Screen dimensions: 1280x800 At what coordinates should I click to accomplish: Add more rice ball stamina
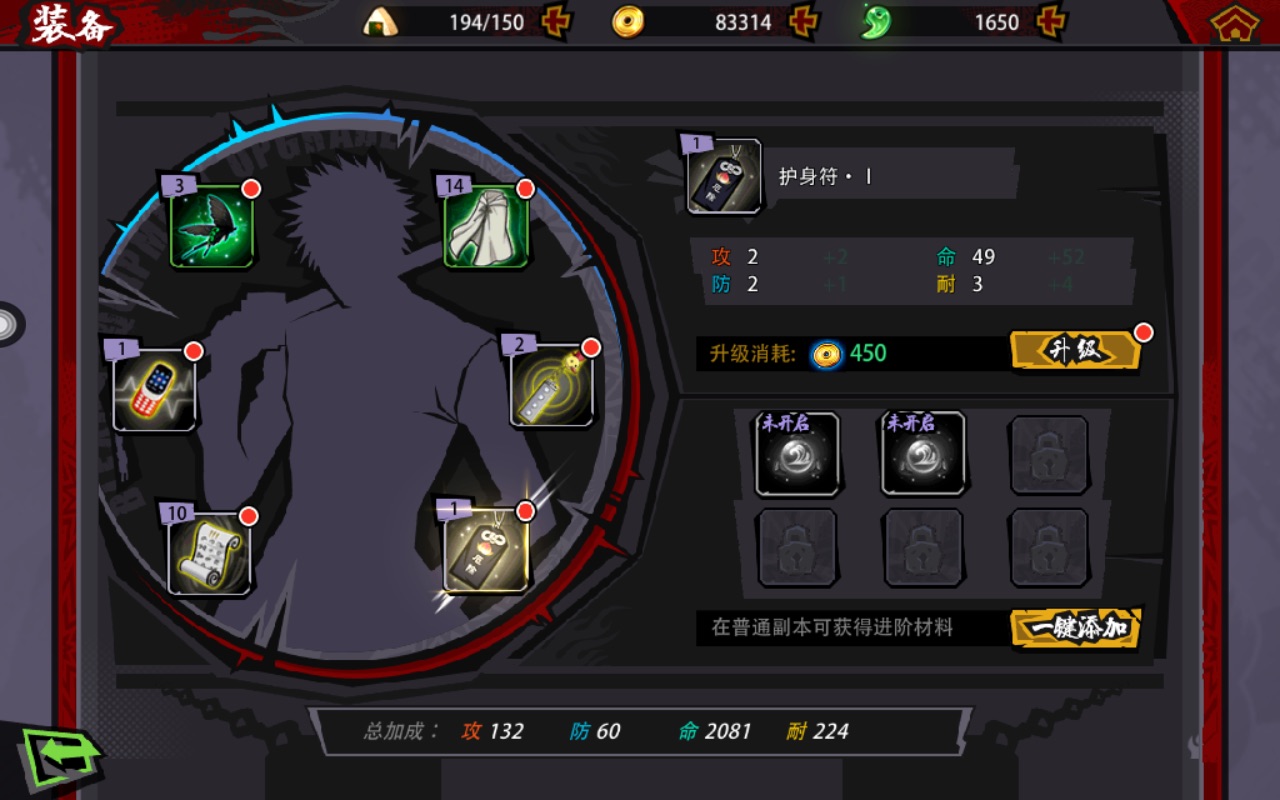(556, 22)
